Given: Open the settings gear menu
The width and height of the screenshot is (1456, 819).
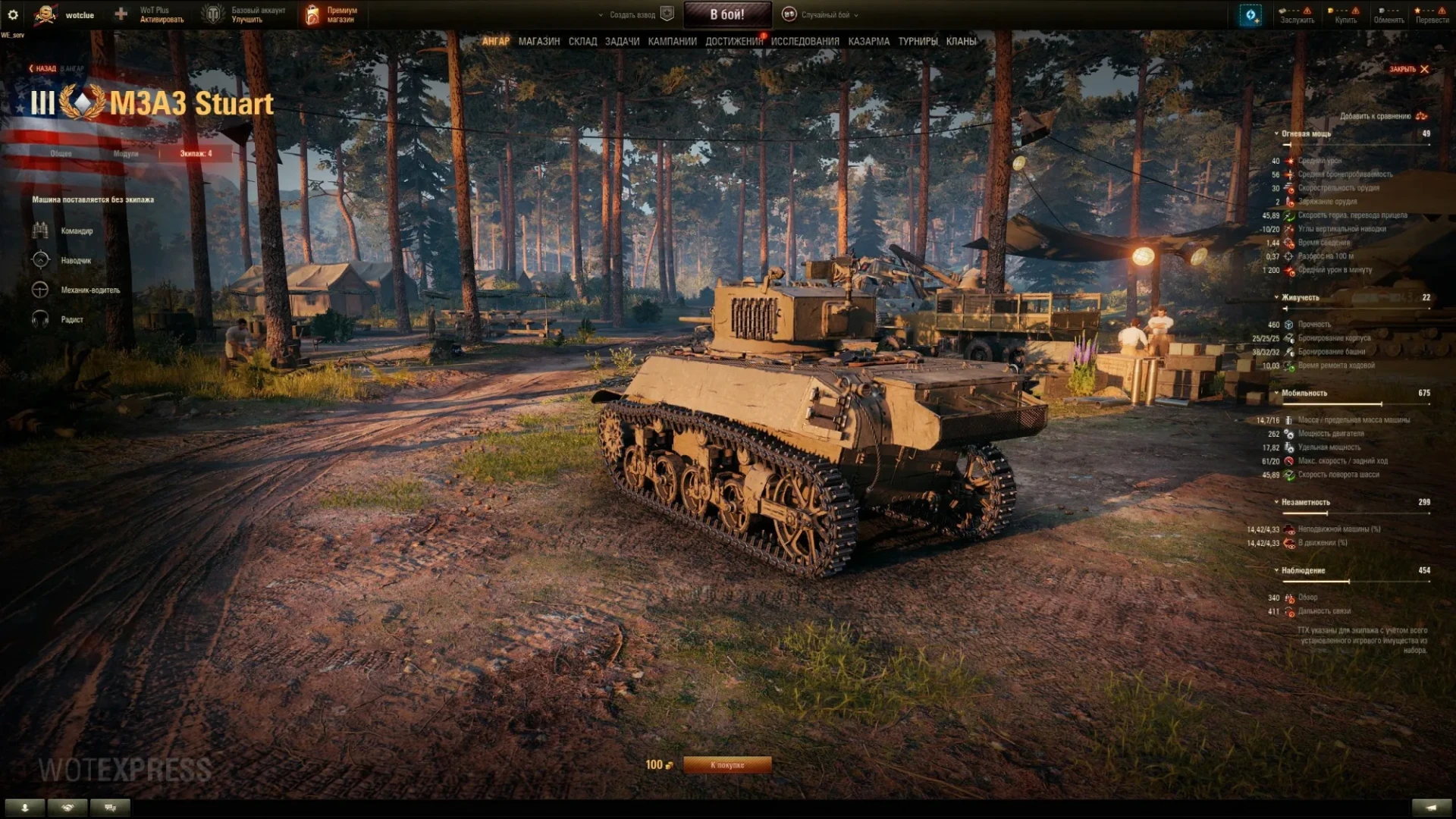Looking at the screenshot, I should [13, 14].
